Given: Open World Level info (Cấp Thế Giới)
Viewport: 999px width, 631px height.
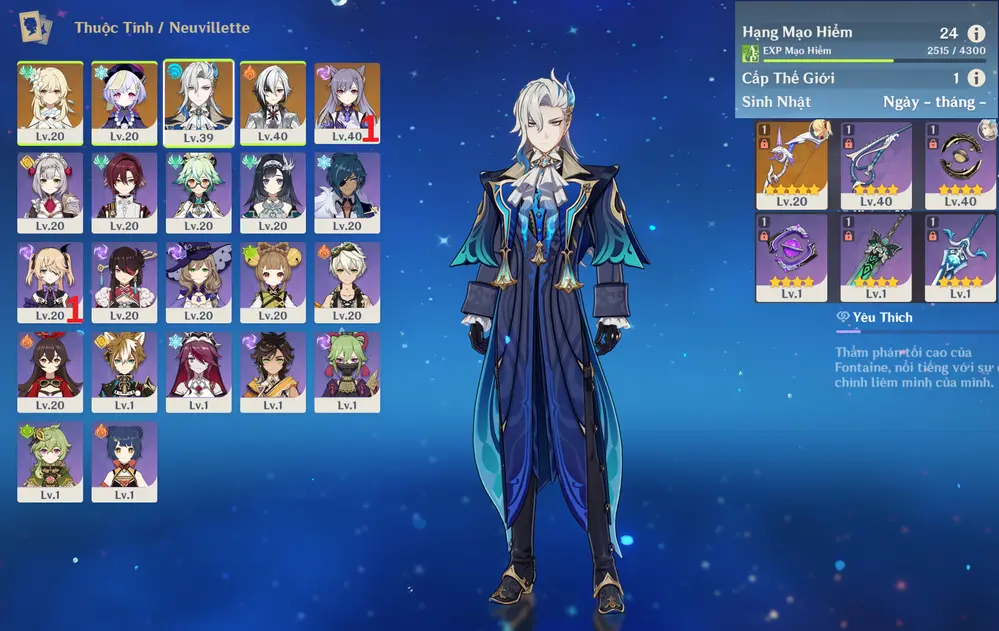Looking at the screenshot, I should (976, 78).
